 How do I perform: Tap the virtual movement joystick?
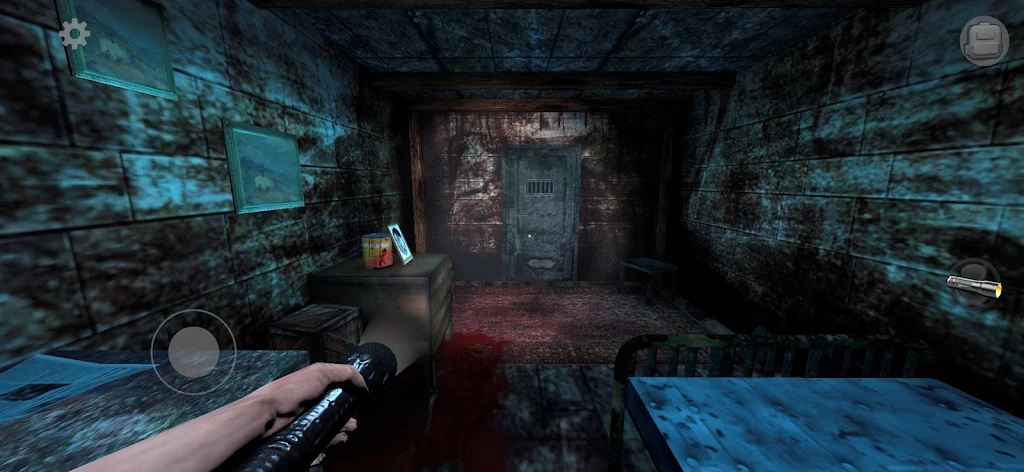click(193, 351)
